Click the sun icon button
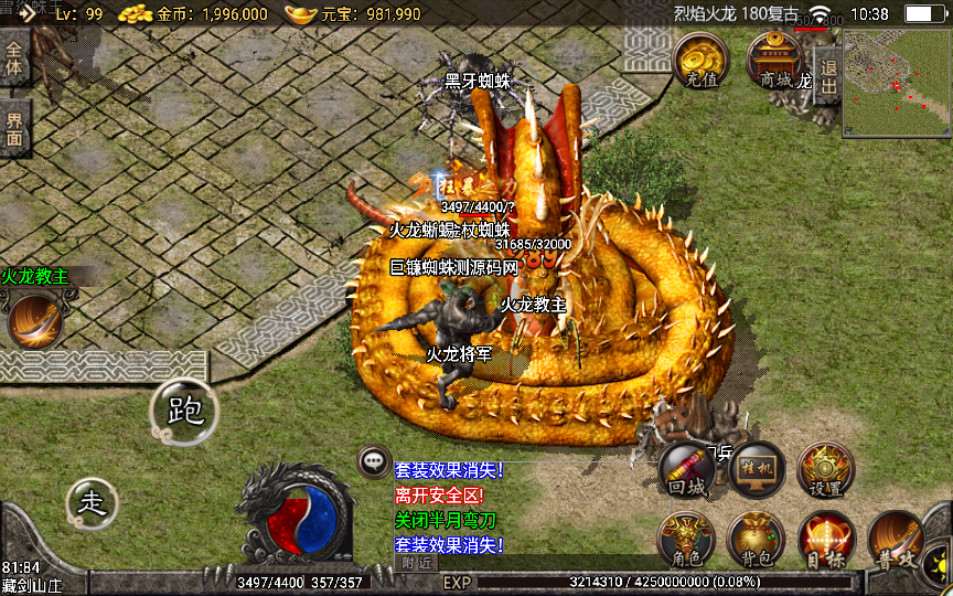 [940, 566]
